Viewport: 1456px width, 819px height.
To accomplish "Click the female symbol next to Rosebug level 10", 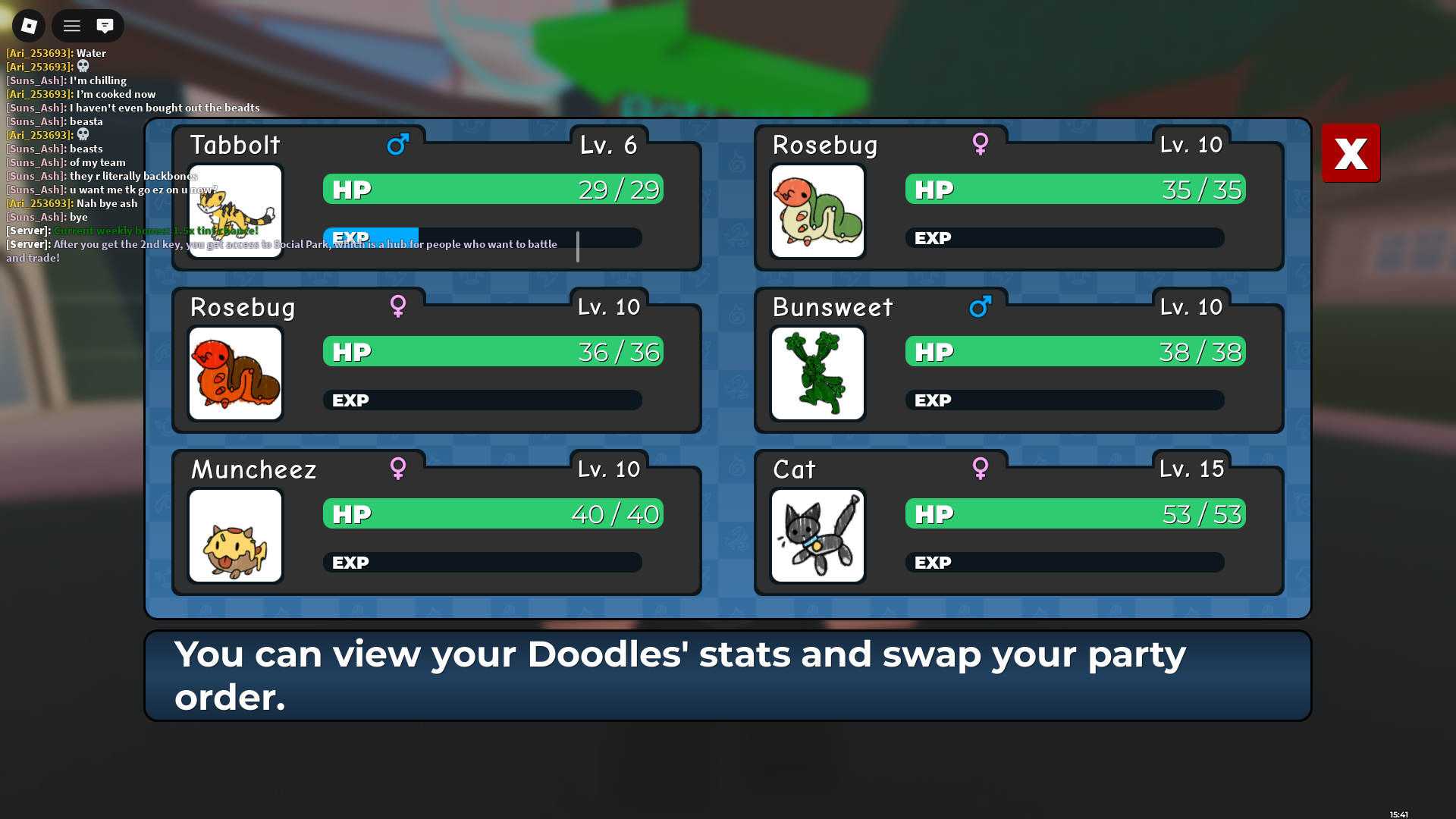I will tap(981, 144).
